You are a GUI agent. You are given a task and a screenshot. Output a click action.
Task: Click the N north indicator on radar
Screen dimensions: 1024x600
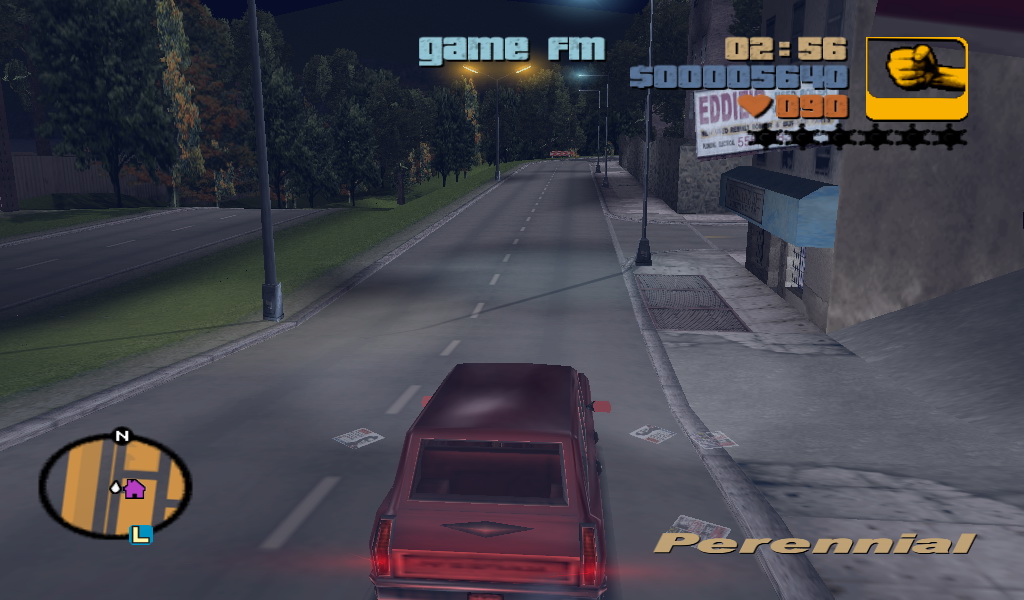click(122, 436)
